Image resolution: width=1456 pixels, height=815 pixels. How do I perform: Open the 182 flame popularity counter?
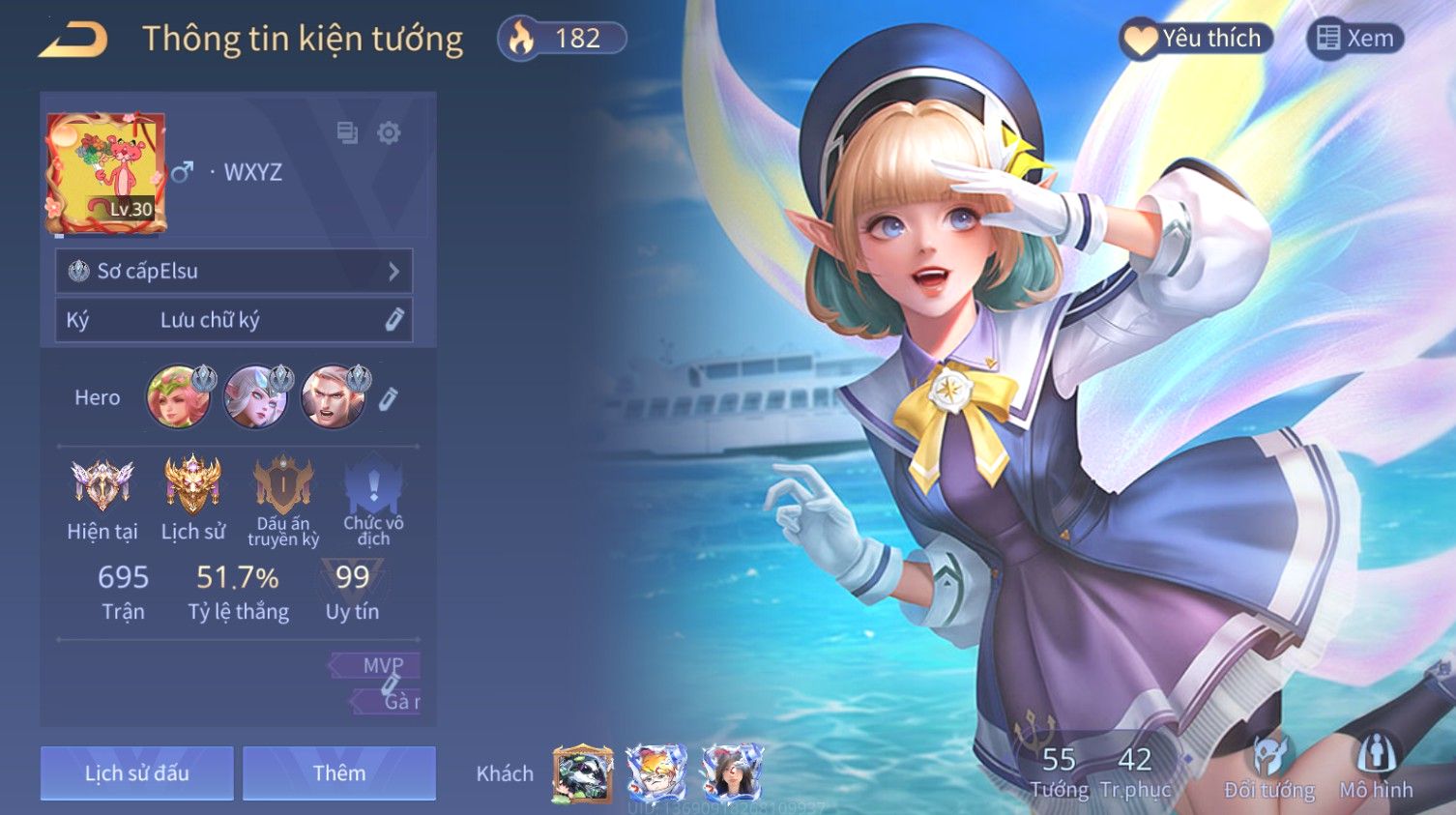tap(563, 39)
